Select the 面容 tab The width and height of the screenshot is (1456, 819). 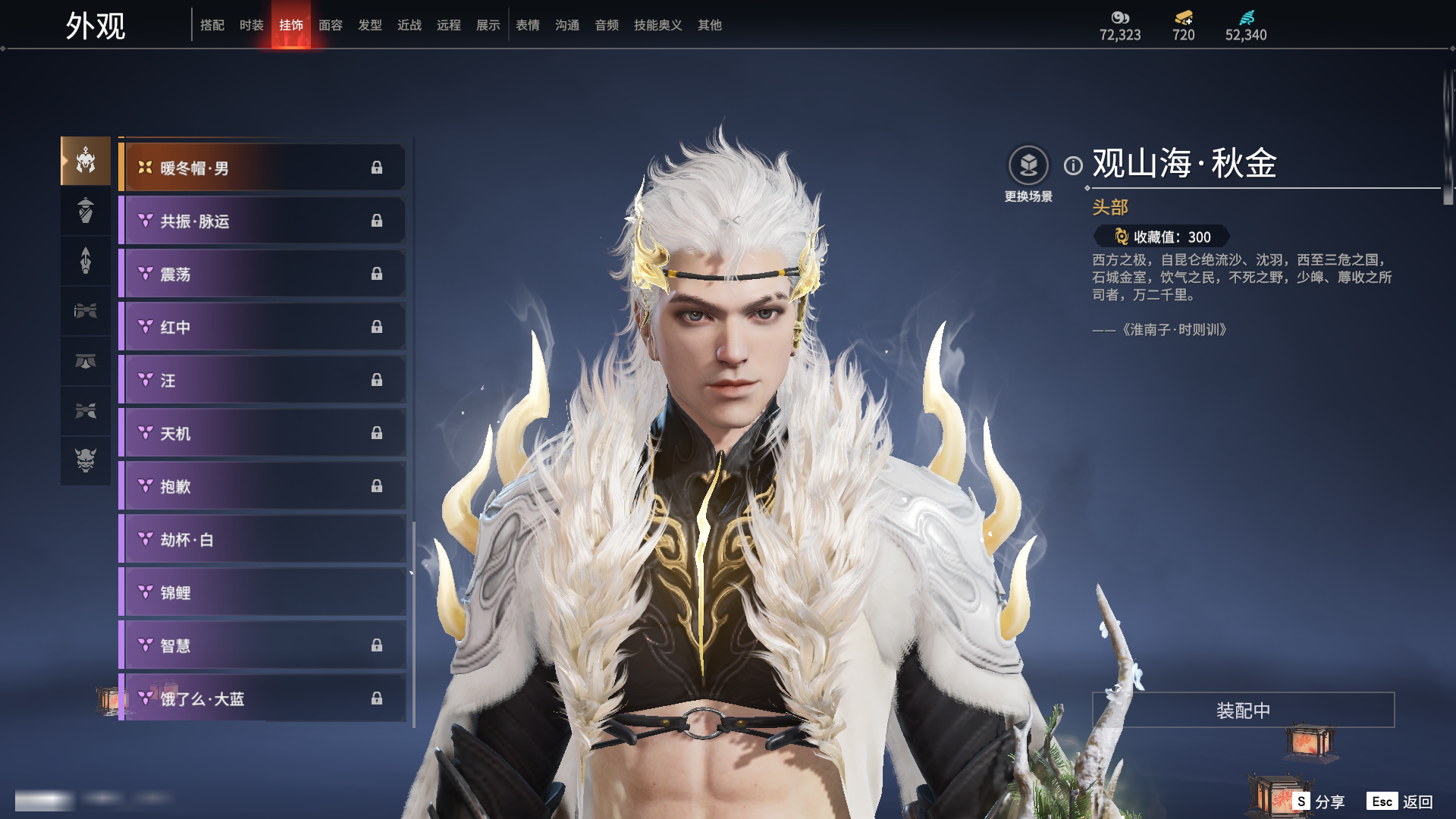(x=330, y=25)
